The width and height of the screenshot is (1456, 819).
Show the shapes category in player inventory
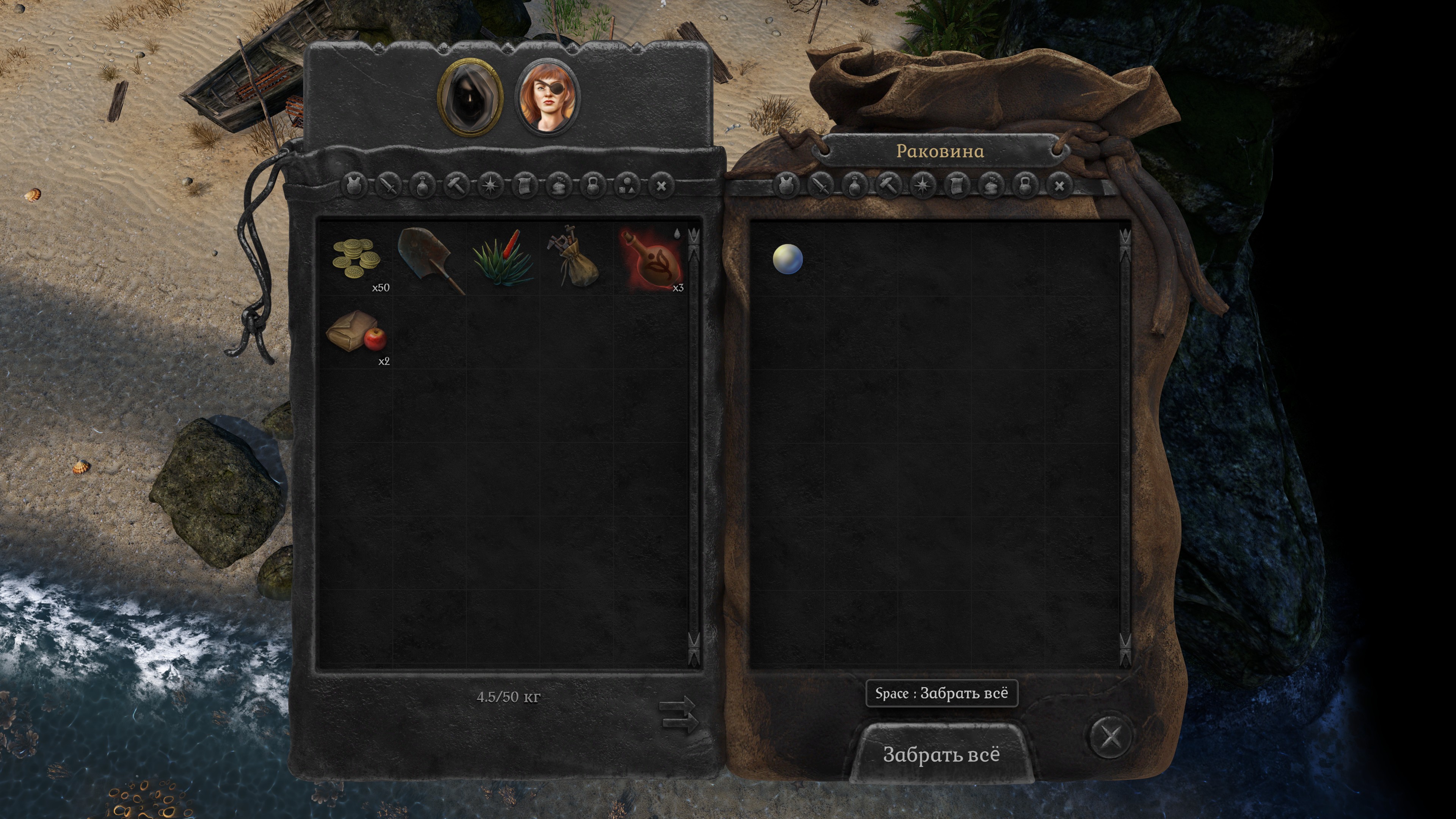(628, 185)
